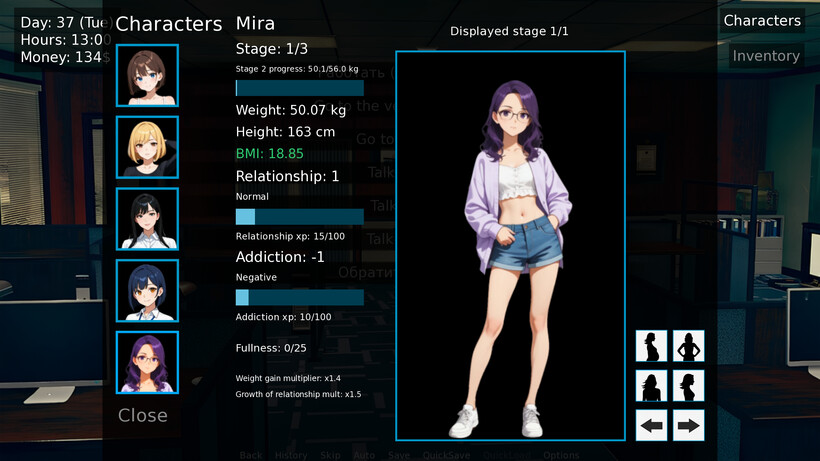Select the brown-haired girl portrait

pyautogui.click(x=147, y=76)
